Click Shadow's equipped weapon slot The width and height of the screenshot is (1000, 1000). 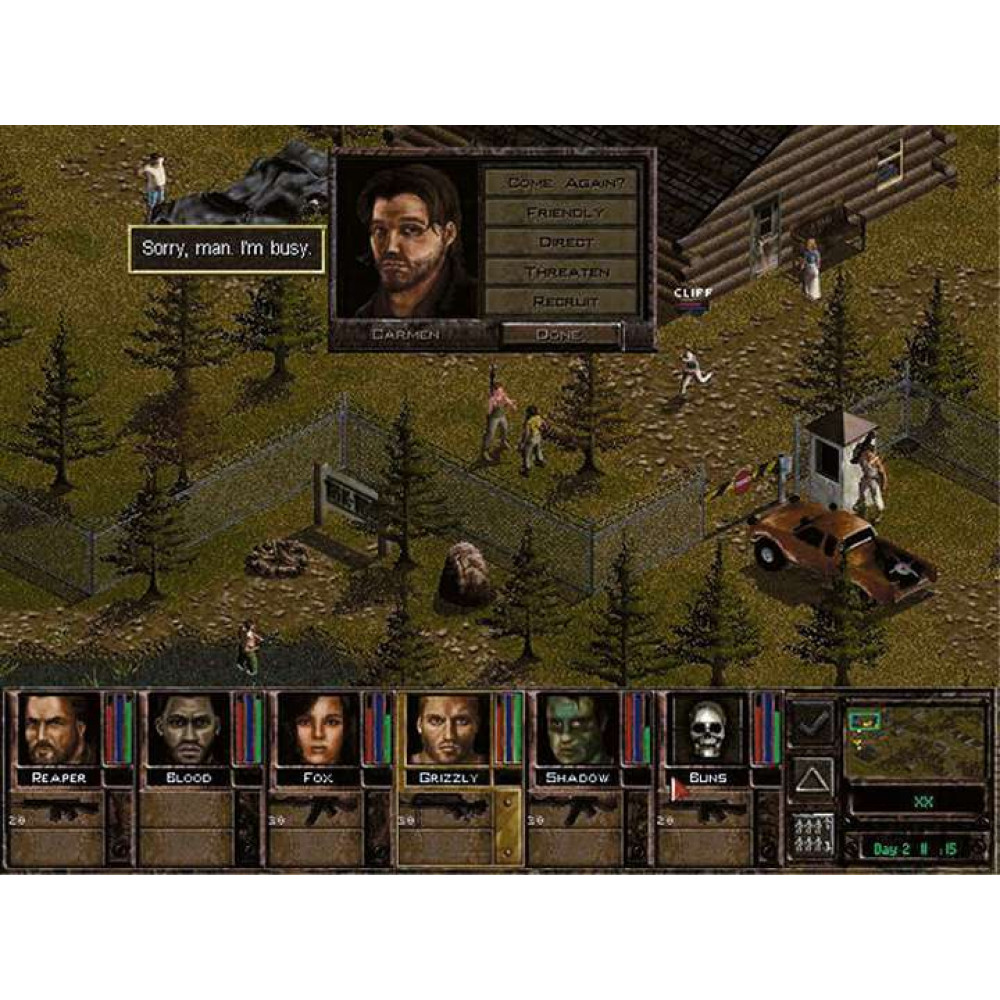[x=579, y=808]
